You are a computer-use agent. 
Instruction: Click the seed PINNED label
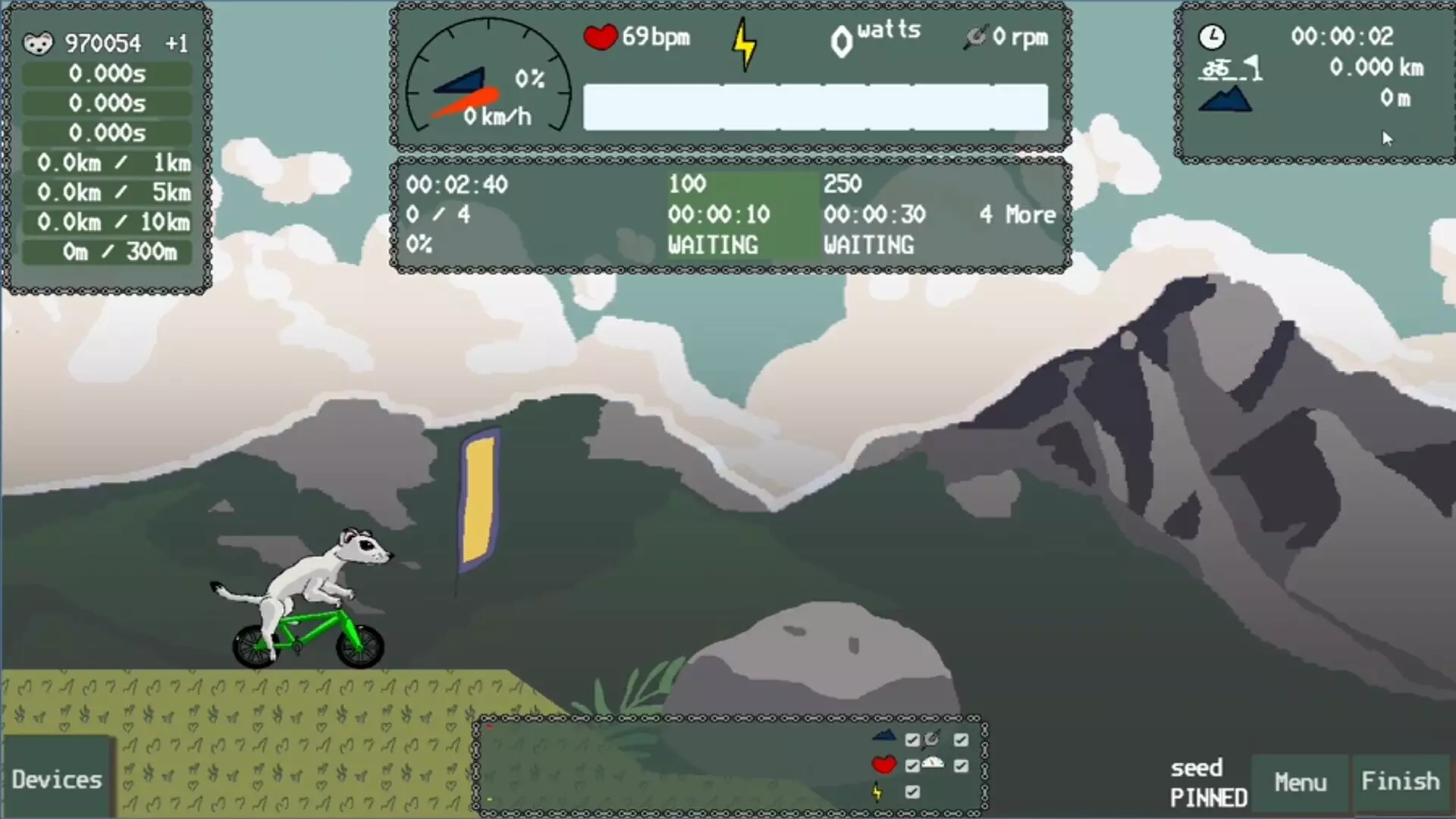pyautogui.click(x=1207, y=783)
